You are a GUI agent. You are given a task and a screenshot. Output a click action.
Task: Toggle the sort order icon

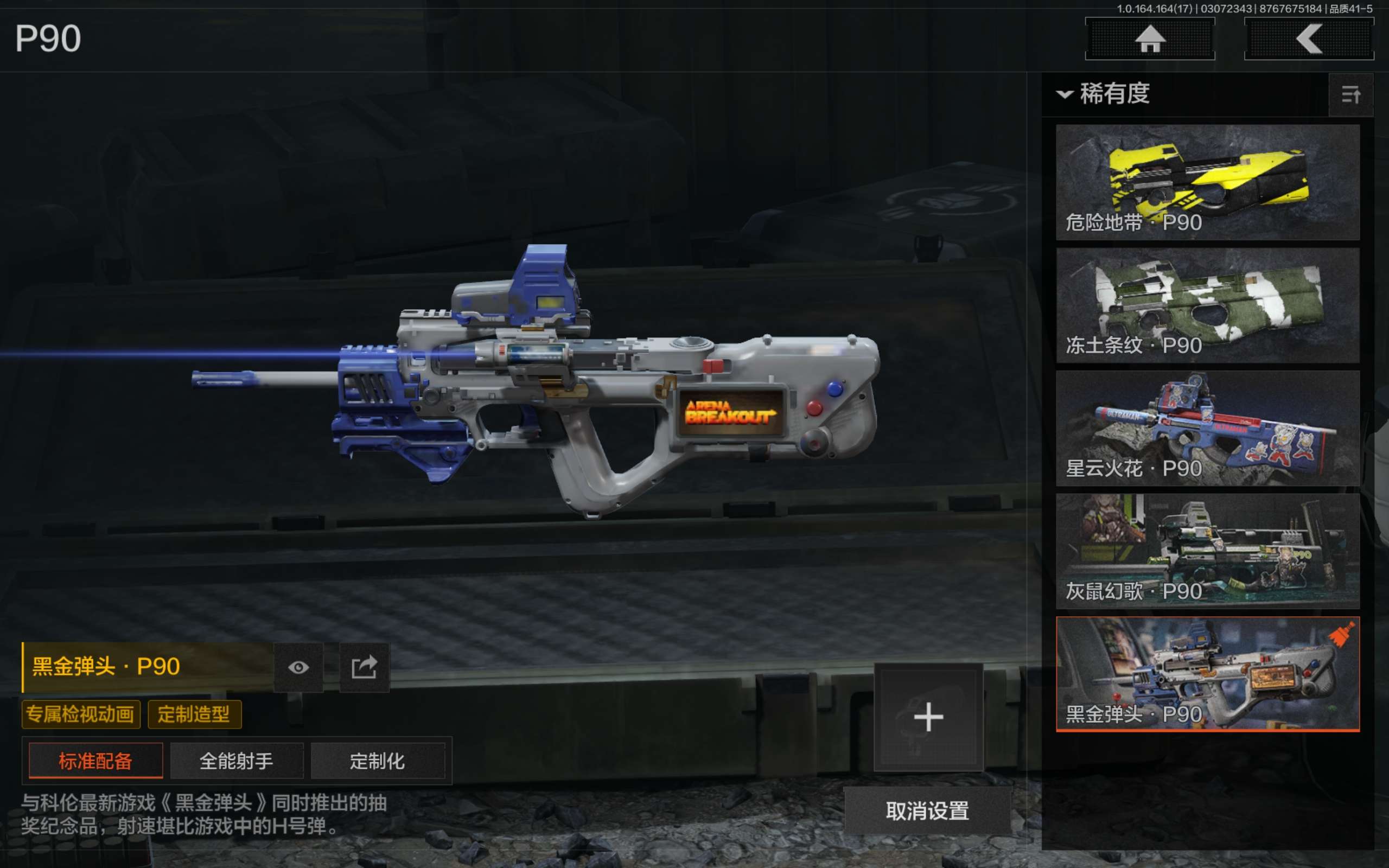[x=1350, y=95]
